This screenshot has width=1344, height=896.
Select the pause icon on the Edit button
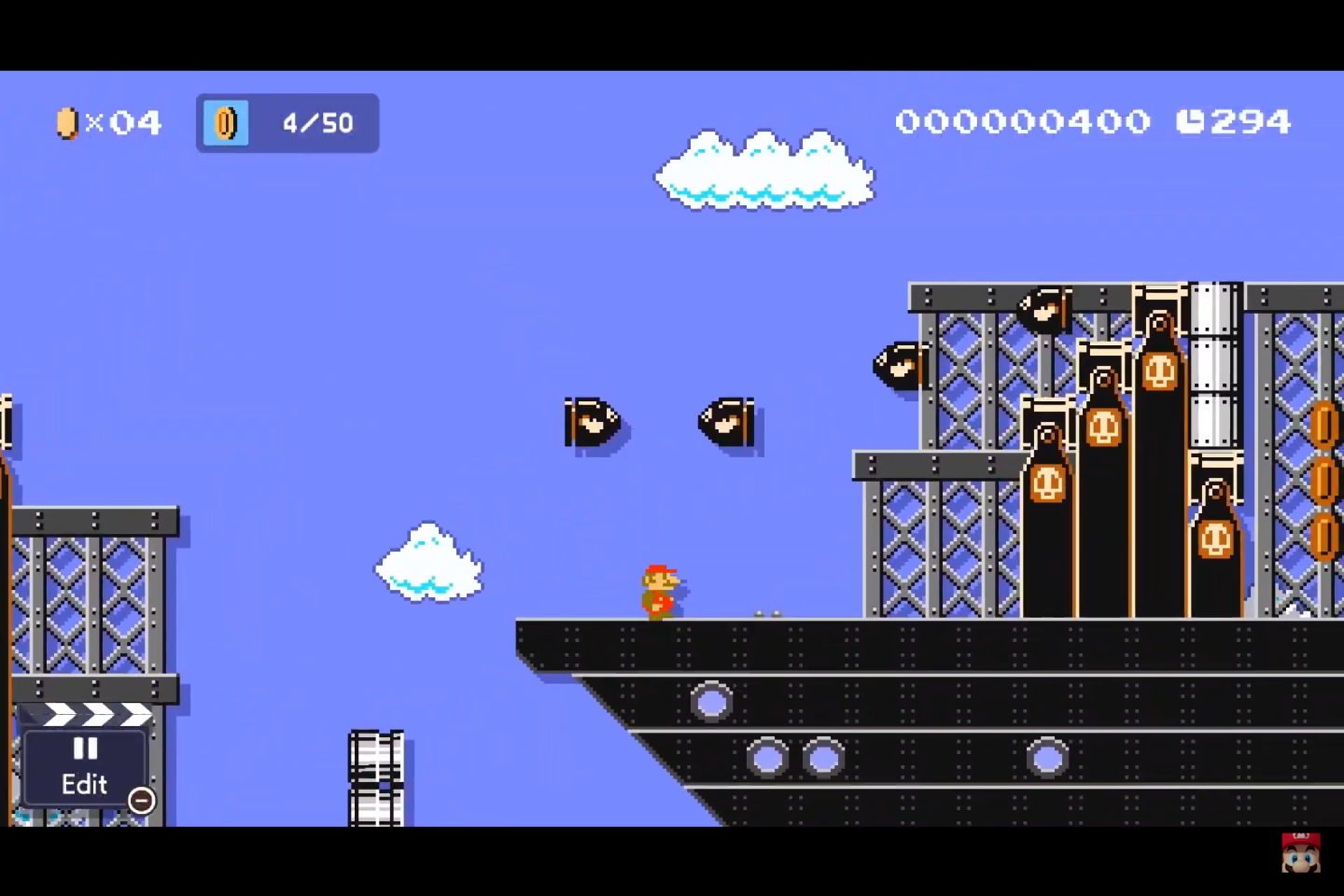point(85,749)
